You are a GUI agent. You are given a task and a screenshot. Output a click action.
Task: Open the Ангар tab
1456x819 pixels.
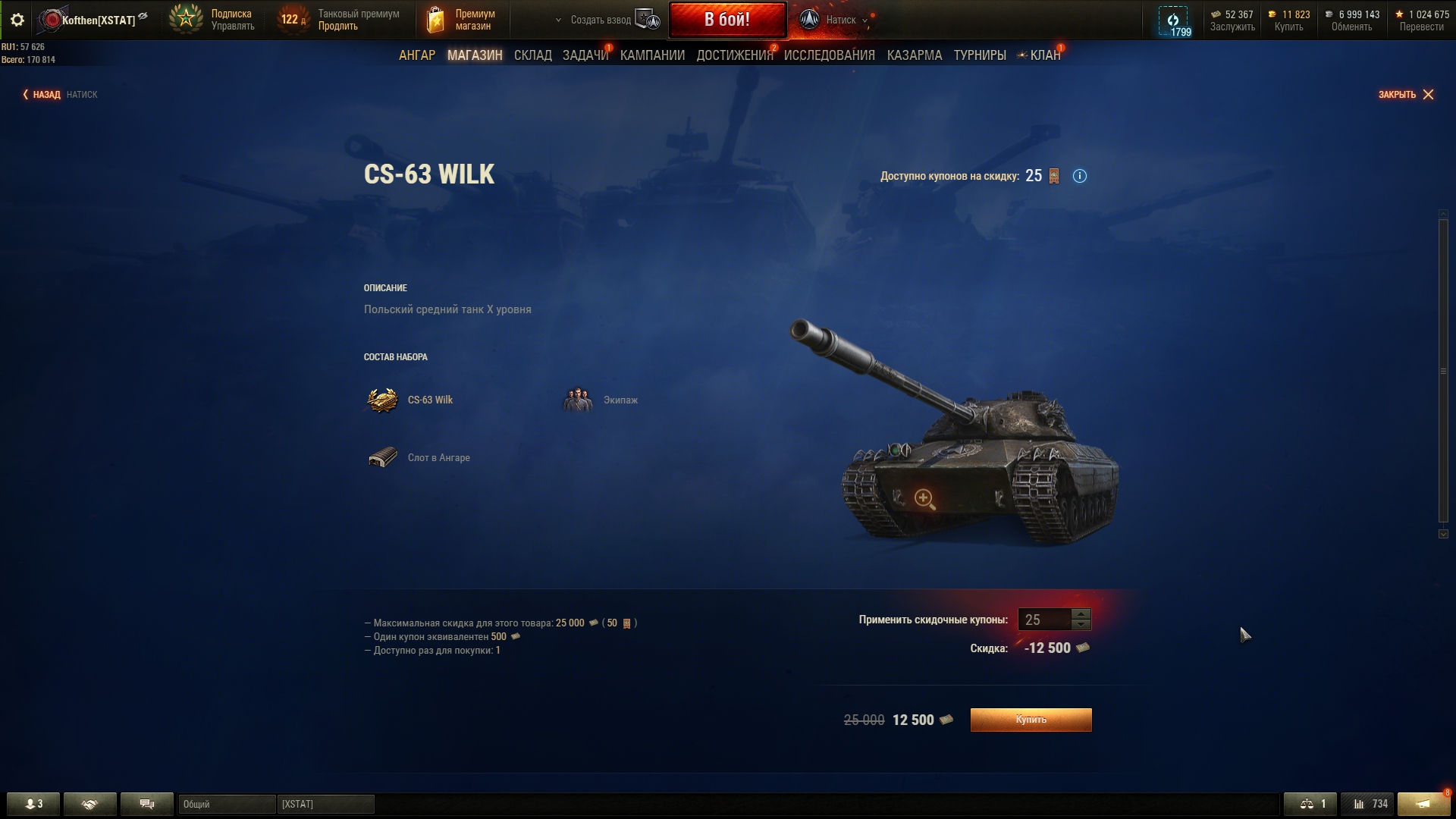[417, 55]
